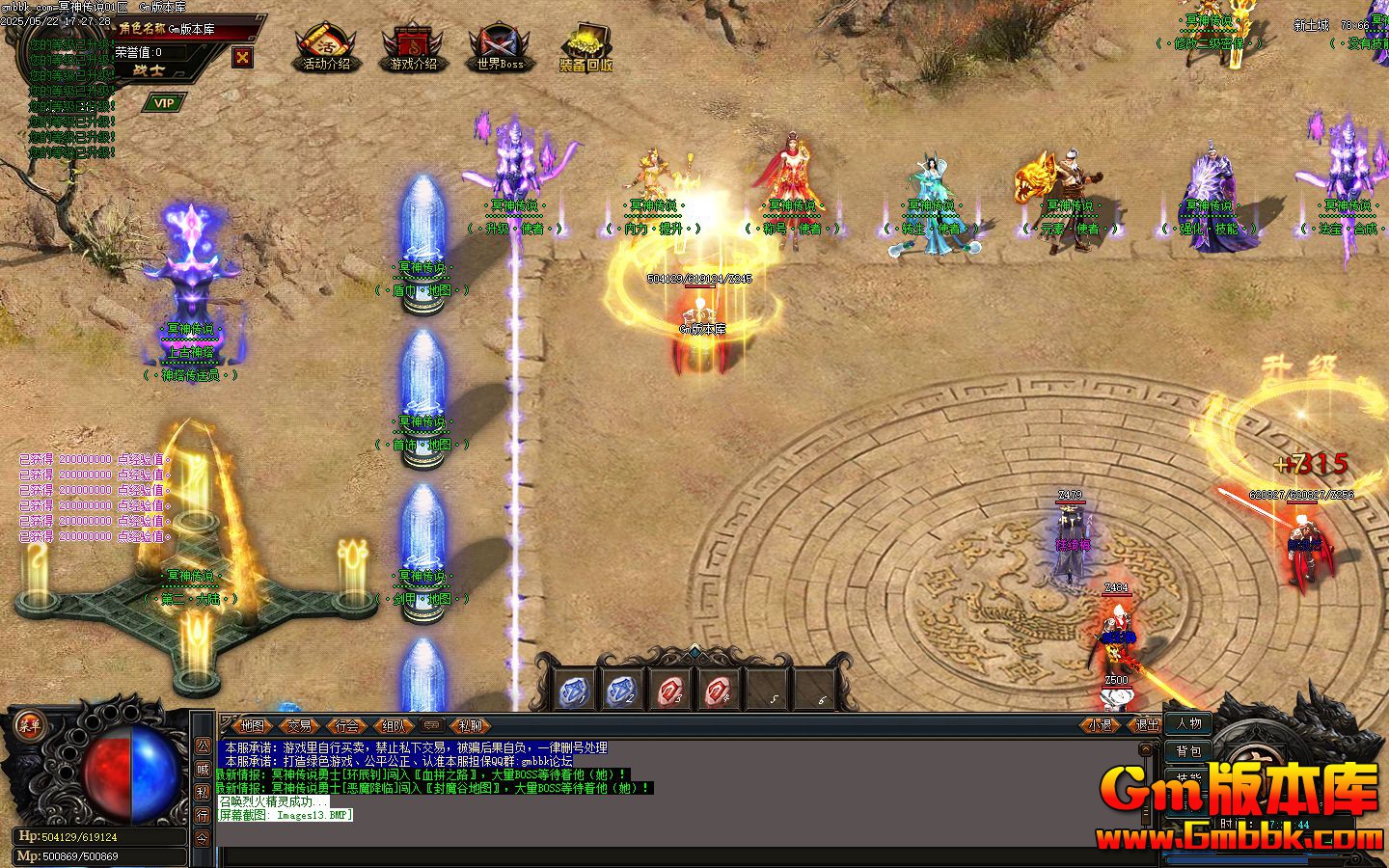Close the 荣誉值 honor value panel
Viewport: 1389px width, 868px height.
[240, 58]
